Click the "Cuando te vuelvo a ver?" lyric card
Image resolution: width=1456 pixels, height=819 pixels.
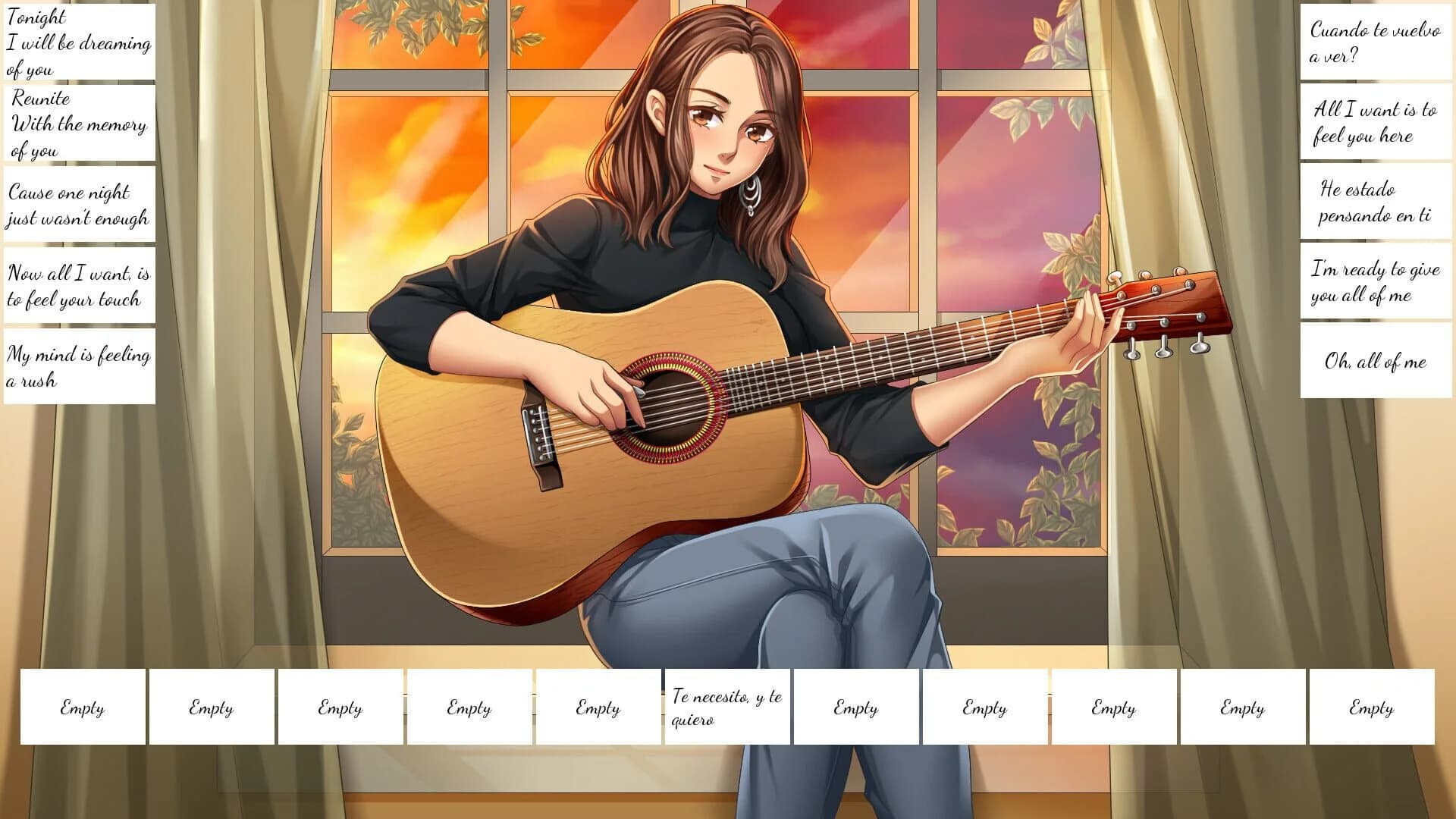(x=1374, y=42)
